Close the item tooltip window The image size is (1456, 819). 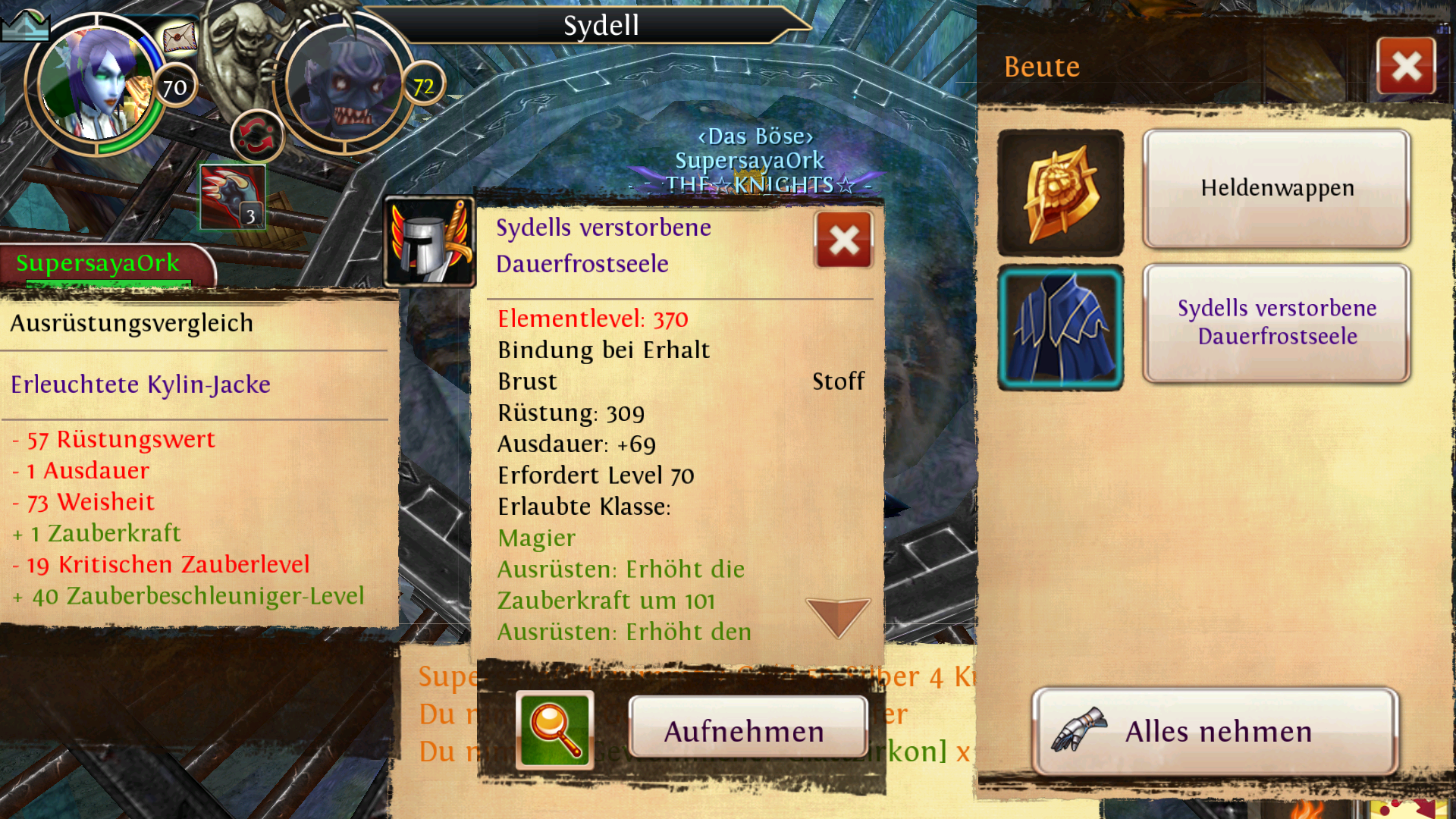coord(843,241)
